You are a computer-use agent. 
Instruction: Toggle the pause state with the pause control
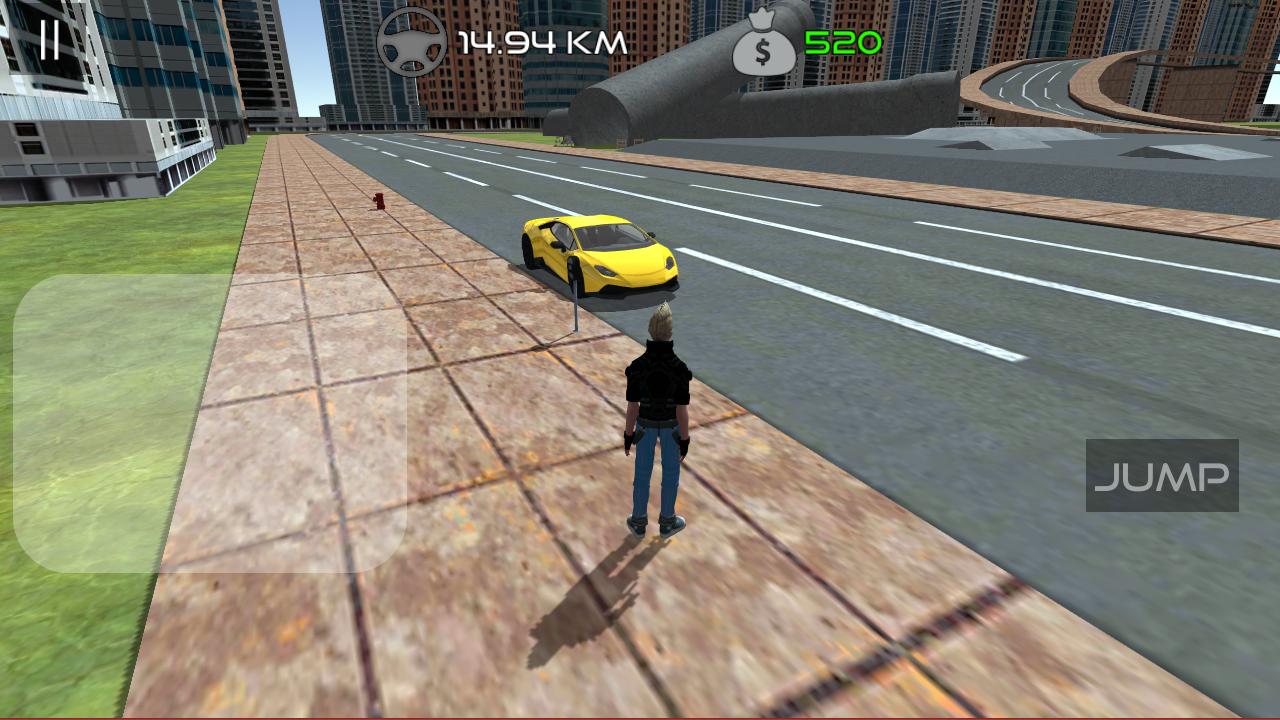(51, 40)
